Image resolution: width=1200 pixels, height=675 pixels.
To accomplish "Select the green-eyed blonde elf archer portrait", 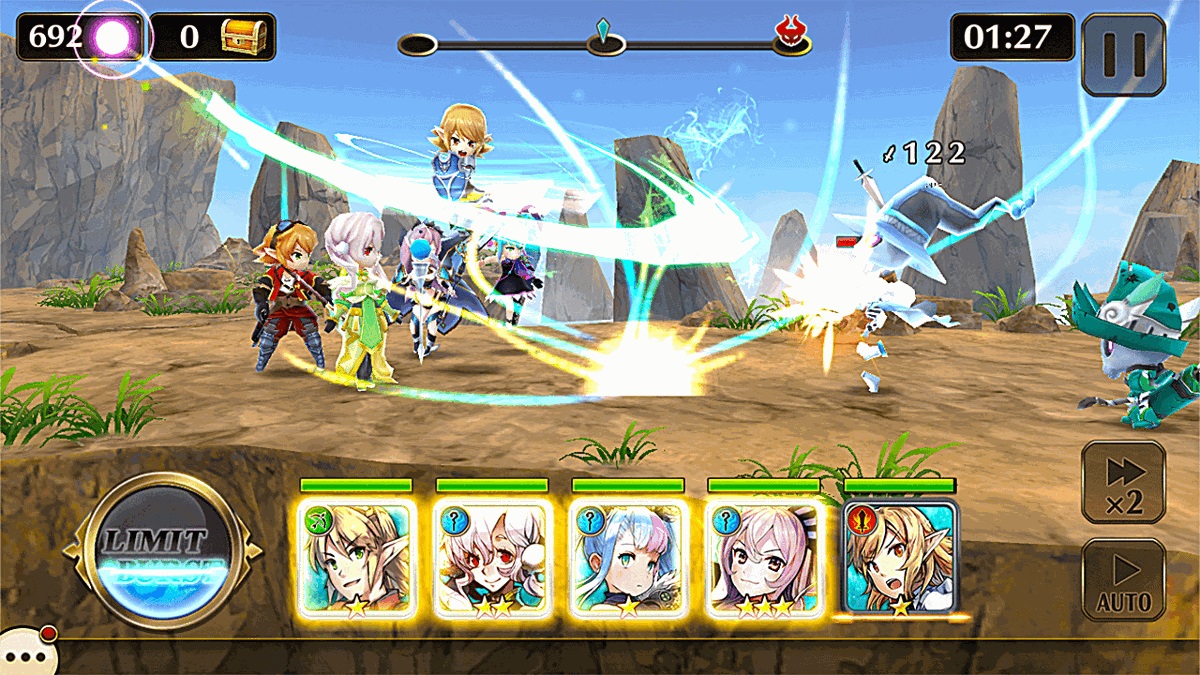I will [355, 556].
